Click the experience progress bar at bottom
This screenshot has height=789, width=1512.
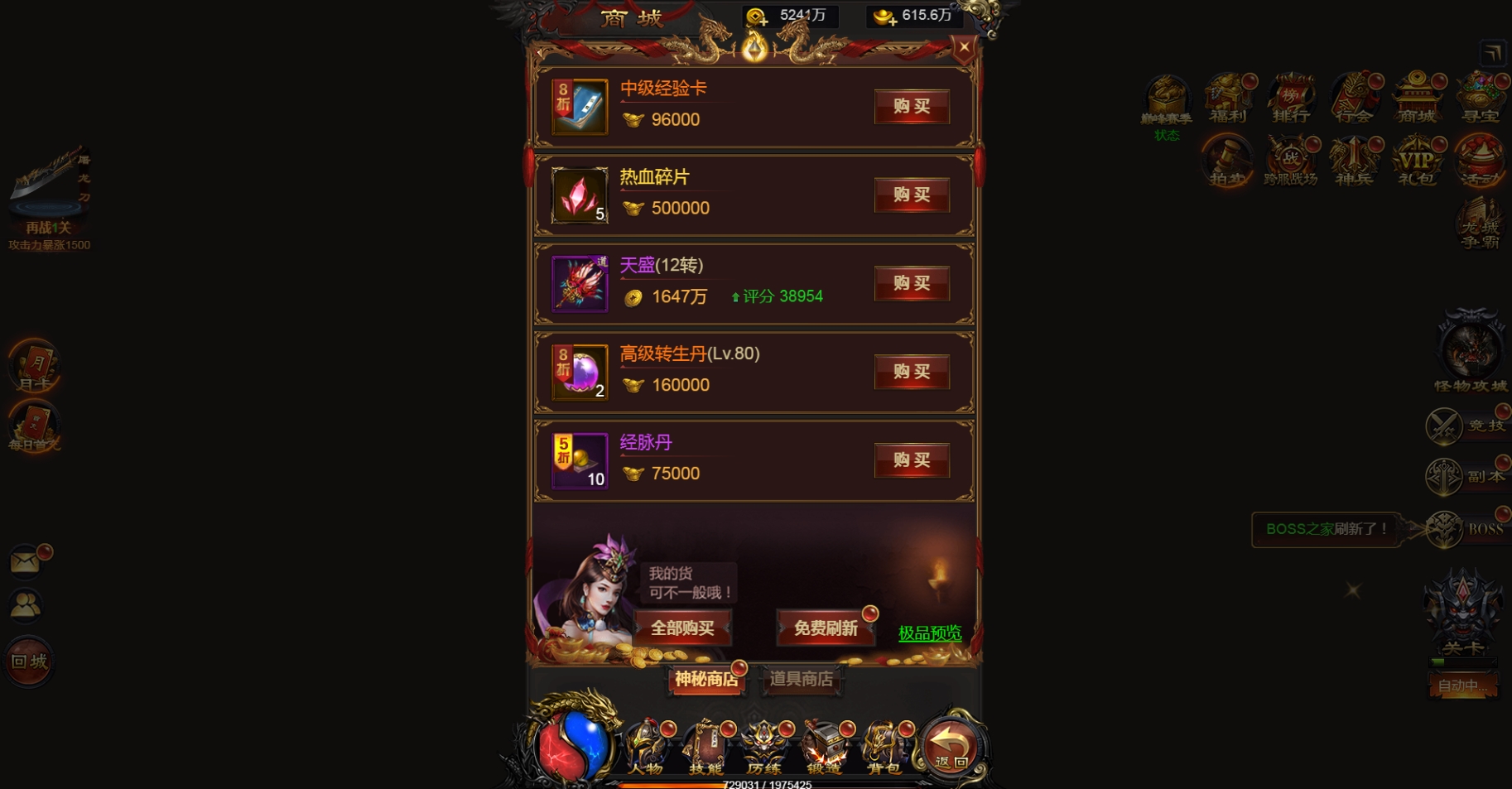[768, 783]
